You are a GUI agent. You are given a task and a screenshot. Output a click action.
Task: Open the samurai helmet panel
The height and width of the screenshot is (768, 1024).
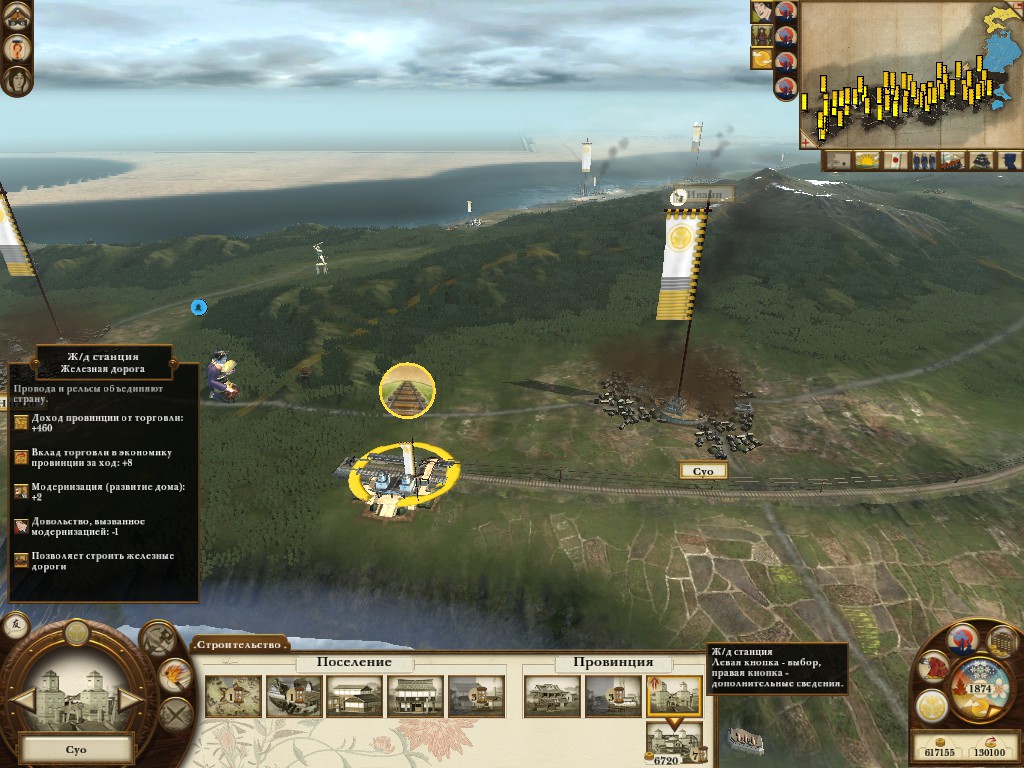coord(932,666)
